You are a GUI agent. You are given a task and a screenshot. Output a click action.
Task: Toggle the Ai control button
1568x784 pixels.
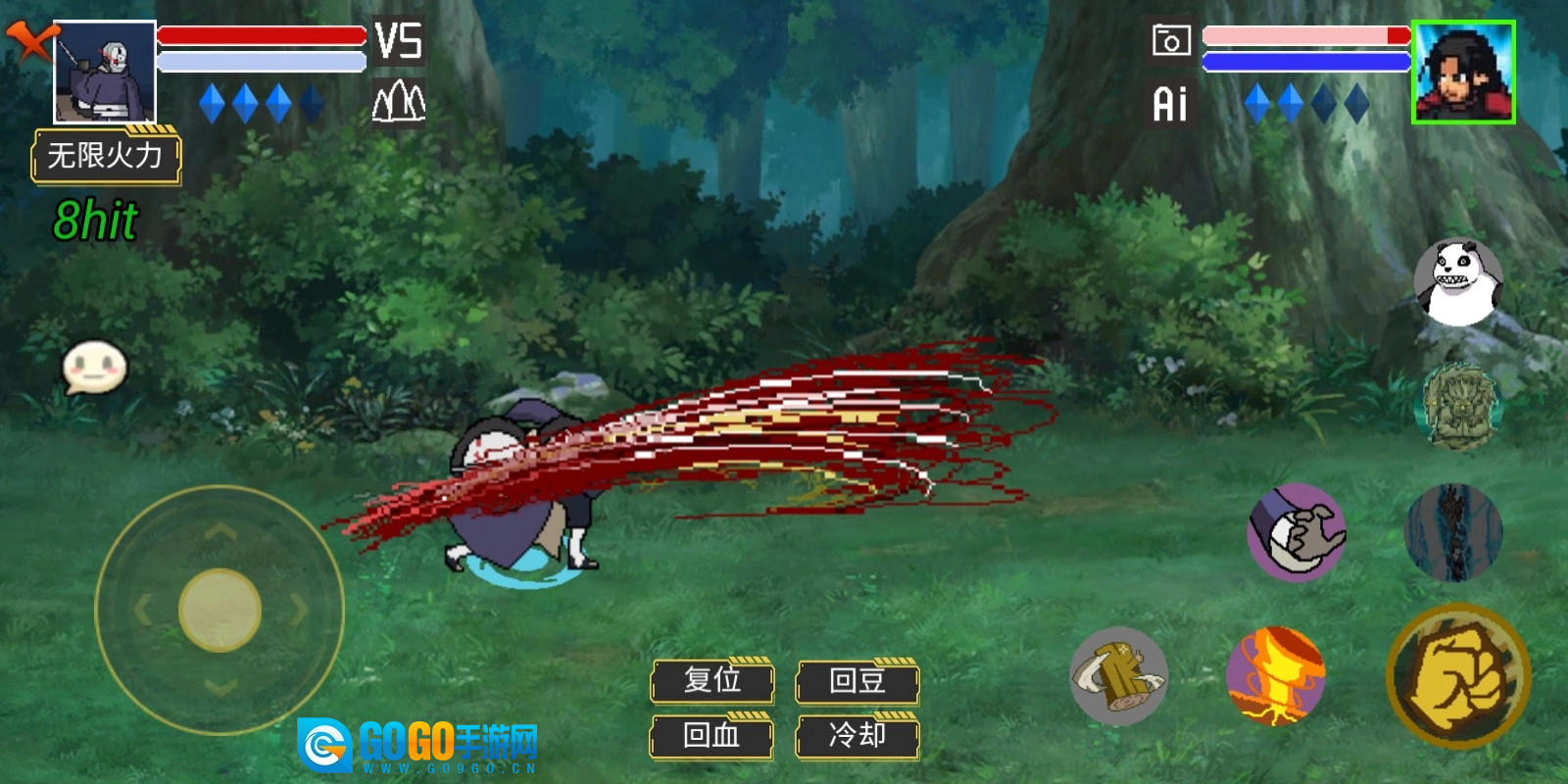click(x=1170, y=104)
